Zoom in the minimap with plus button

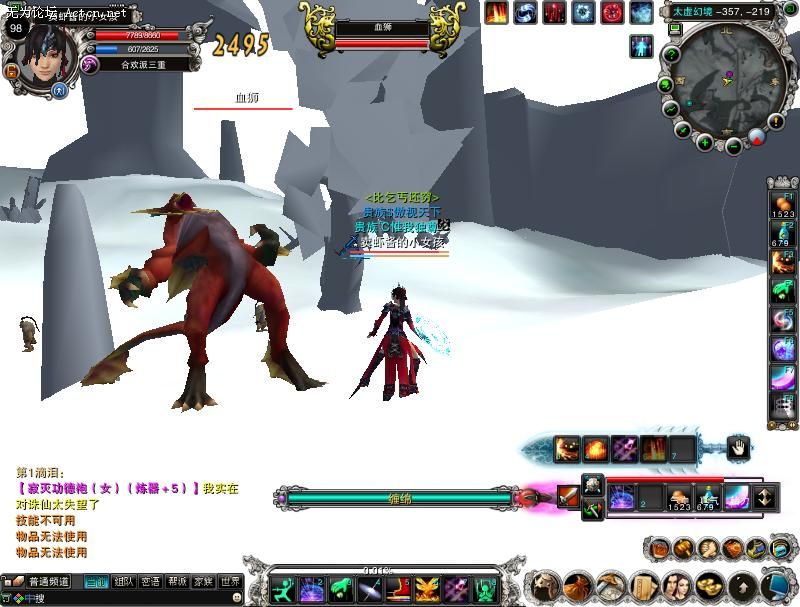pyautogui.click(x=705, y=143)
